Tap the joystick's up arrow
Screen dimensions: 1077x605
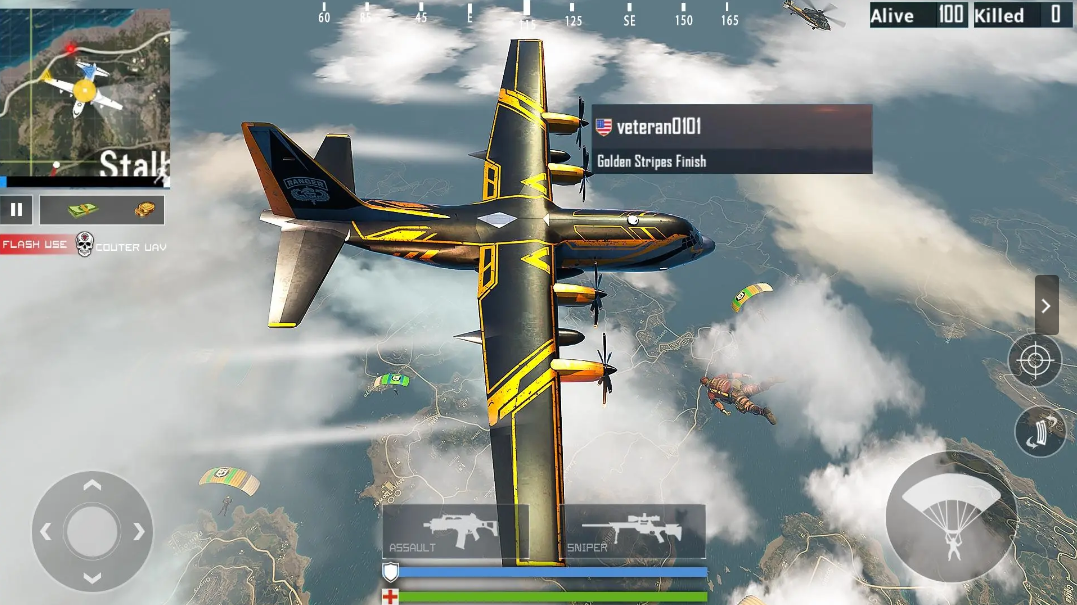point(92,486)
